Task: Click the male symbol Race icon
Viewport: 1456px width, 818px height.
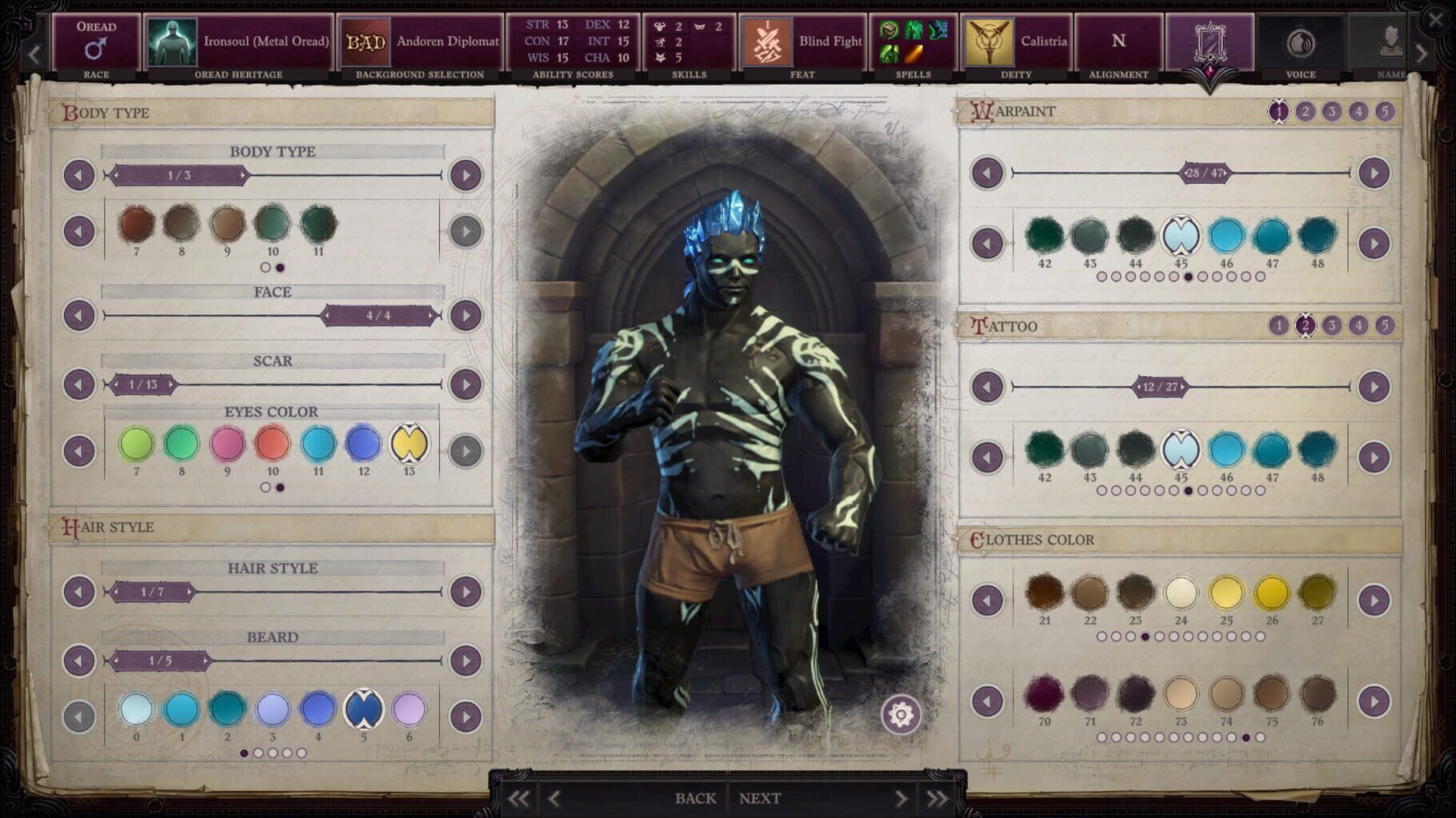Action: click(96, 46)
